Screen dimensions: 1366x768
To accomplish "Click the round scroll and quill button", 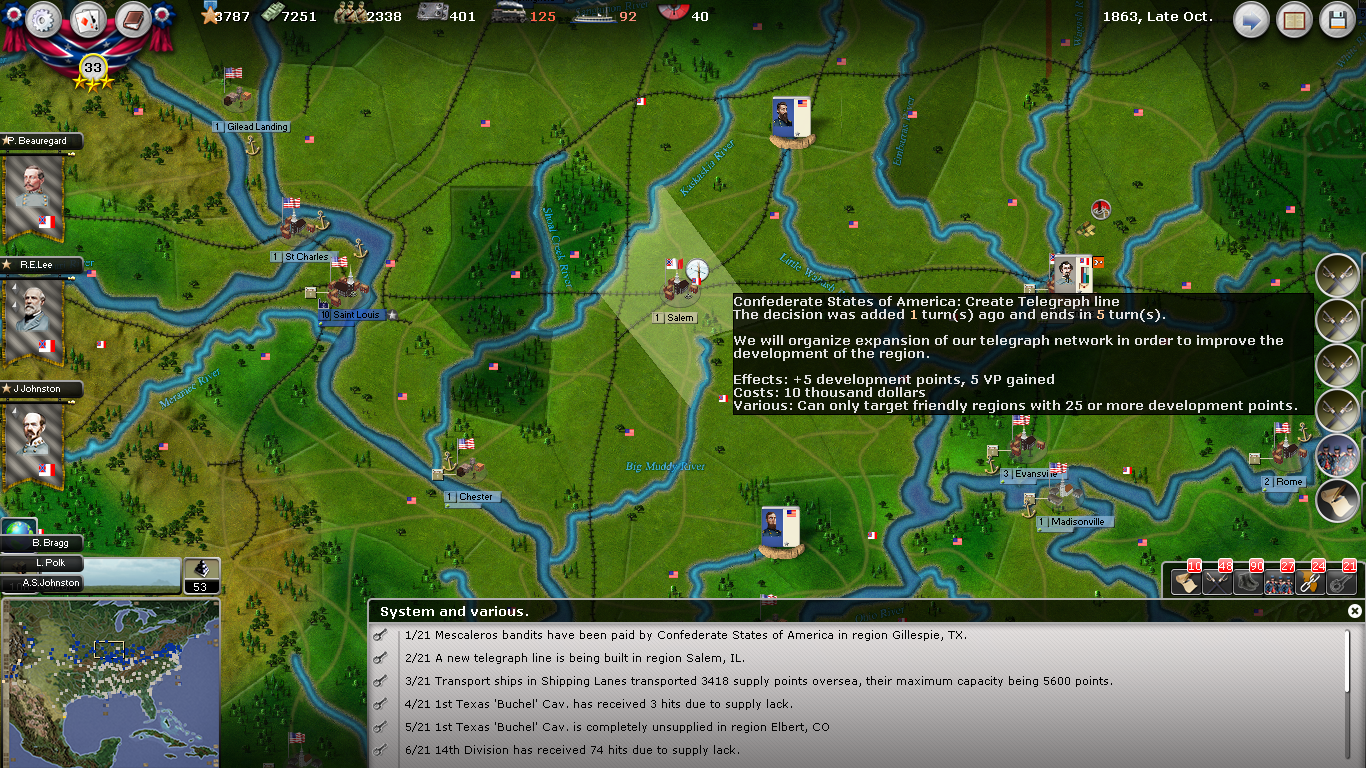I will 1337,500.
